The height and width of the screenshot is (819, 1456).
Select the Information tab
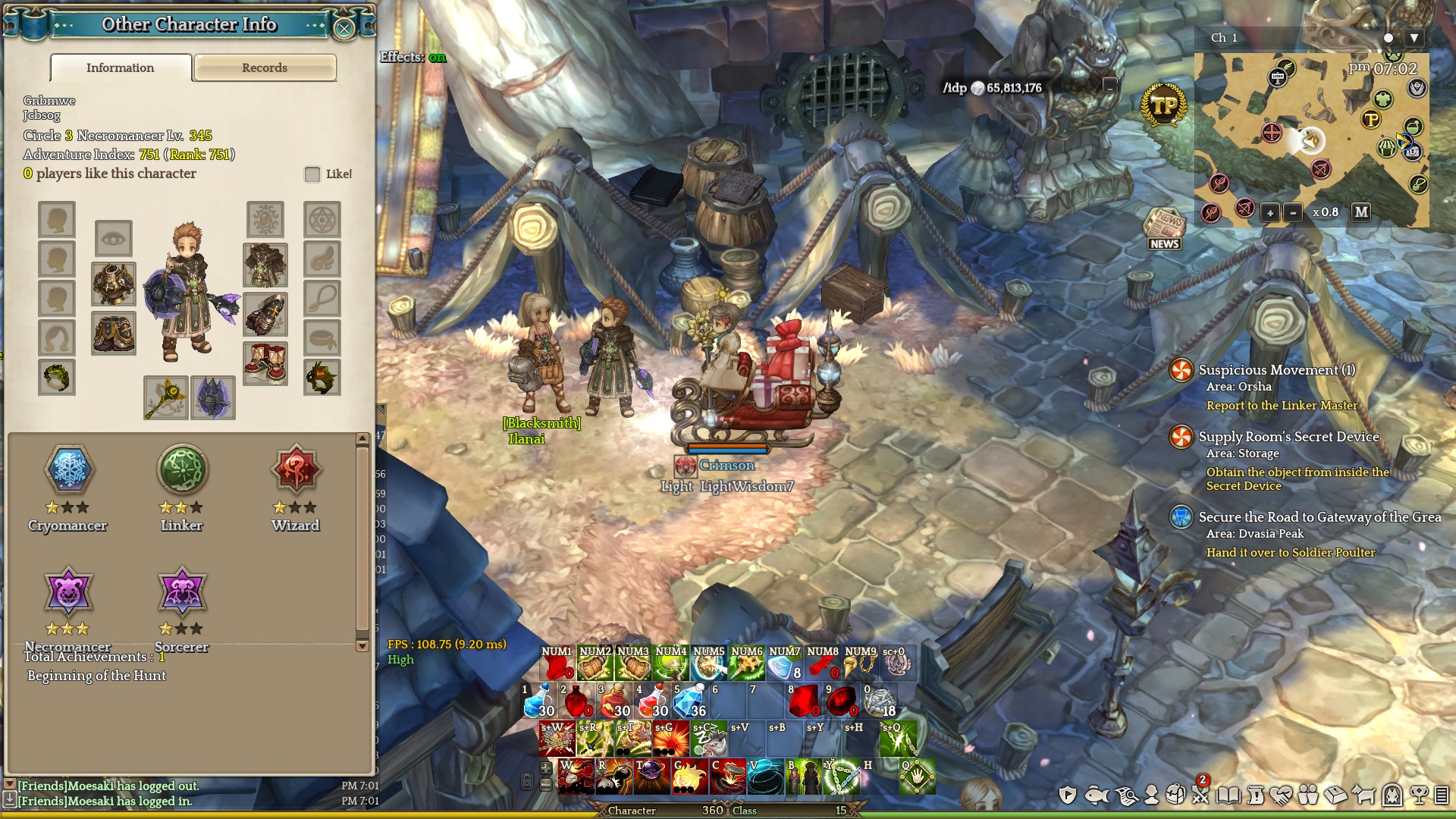click(x=121, y=67)
